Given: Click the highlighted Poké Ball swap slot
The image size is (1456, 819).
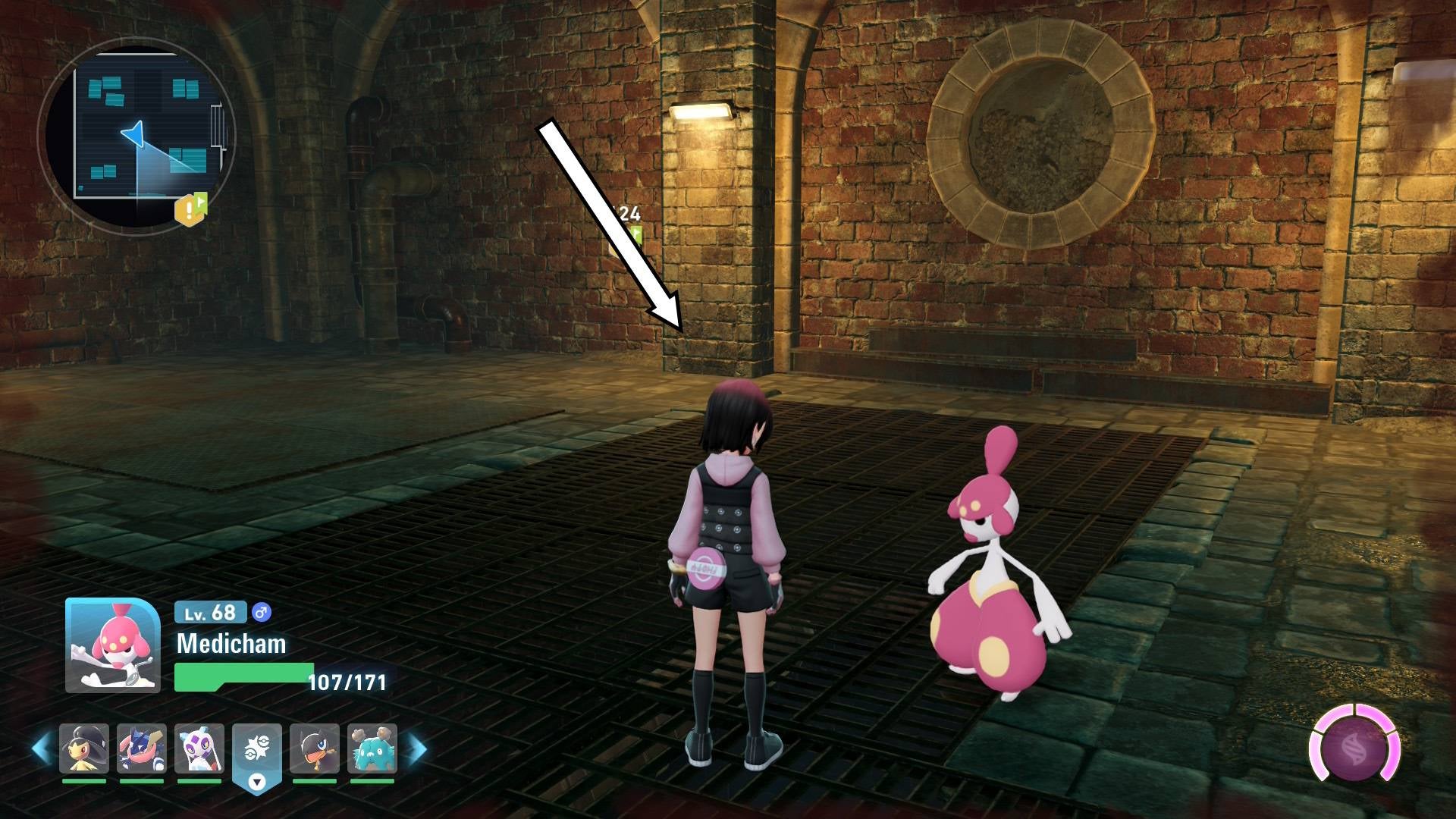Looking at the screenshot, I should point(257,754).
